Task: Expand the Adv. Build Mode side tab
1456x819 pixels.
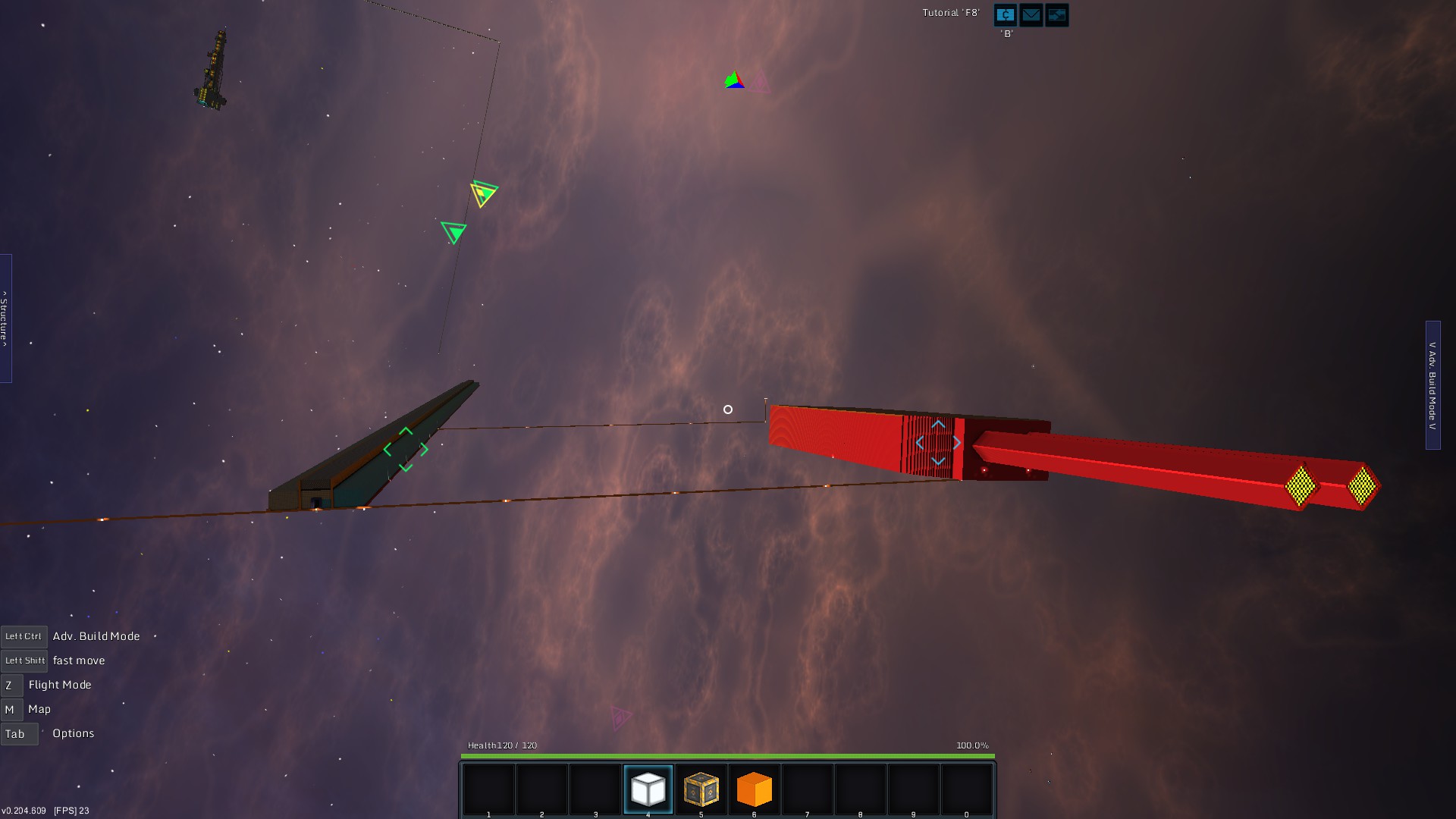Action: tap(1432, 385)
